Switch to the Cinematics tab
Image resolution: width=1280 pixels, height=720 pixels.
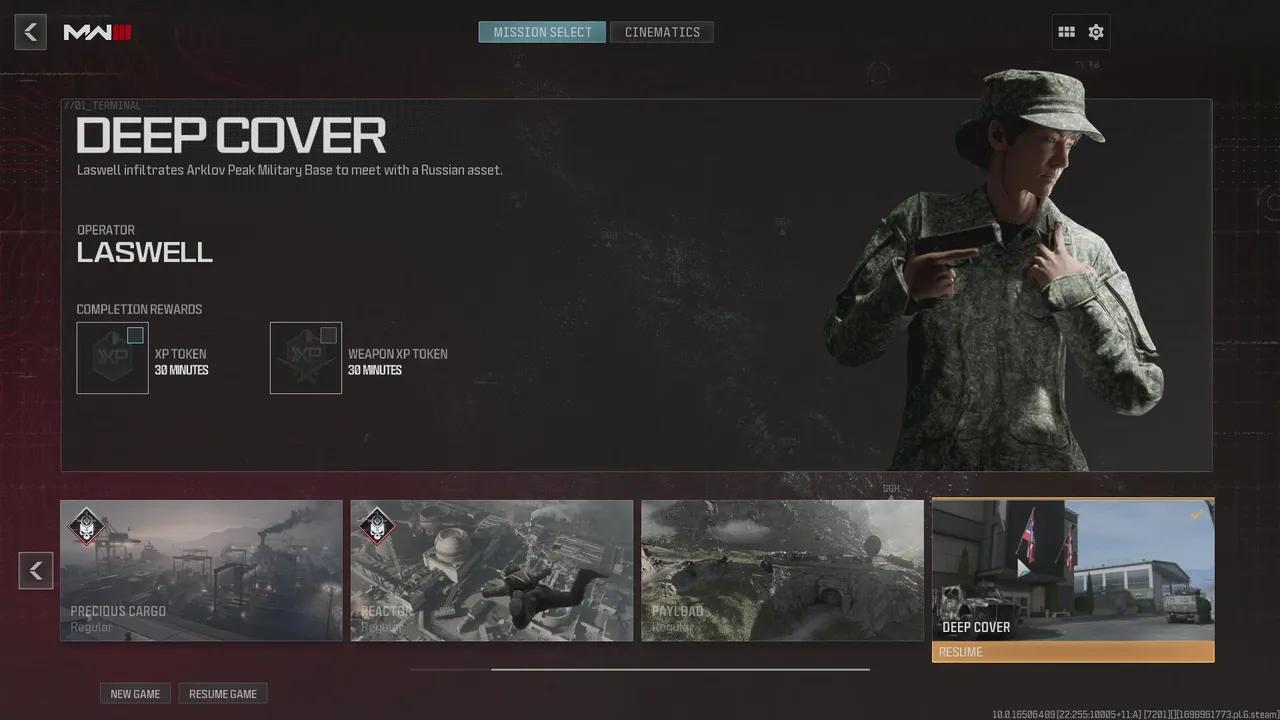coord(662,31)
